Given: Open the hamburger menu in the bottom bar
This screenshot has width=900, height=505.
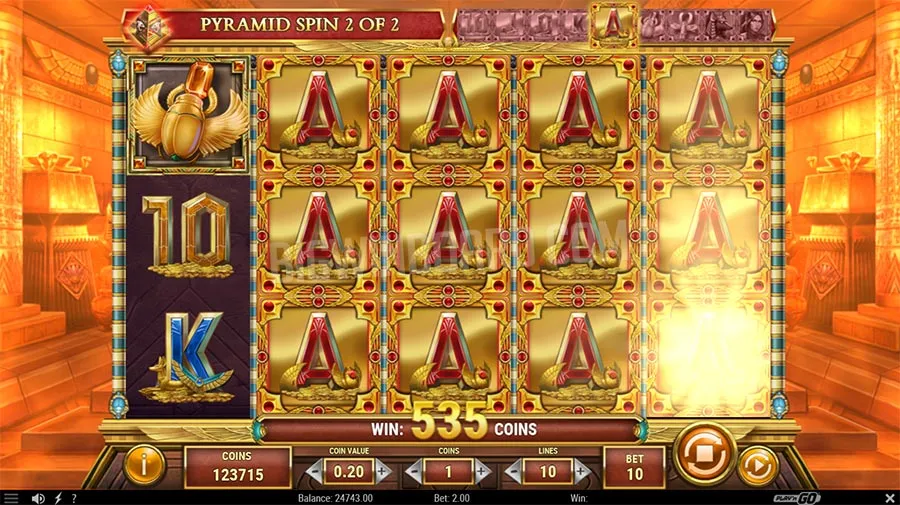Looking at the screenshot, I should point(11,498).
